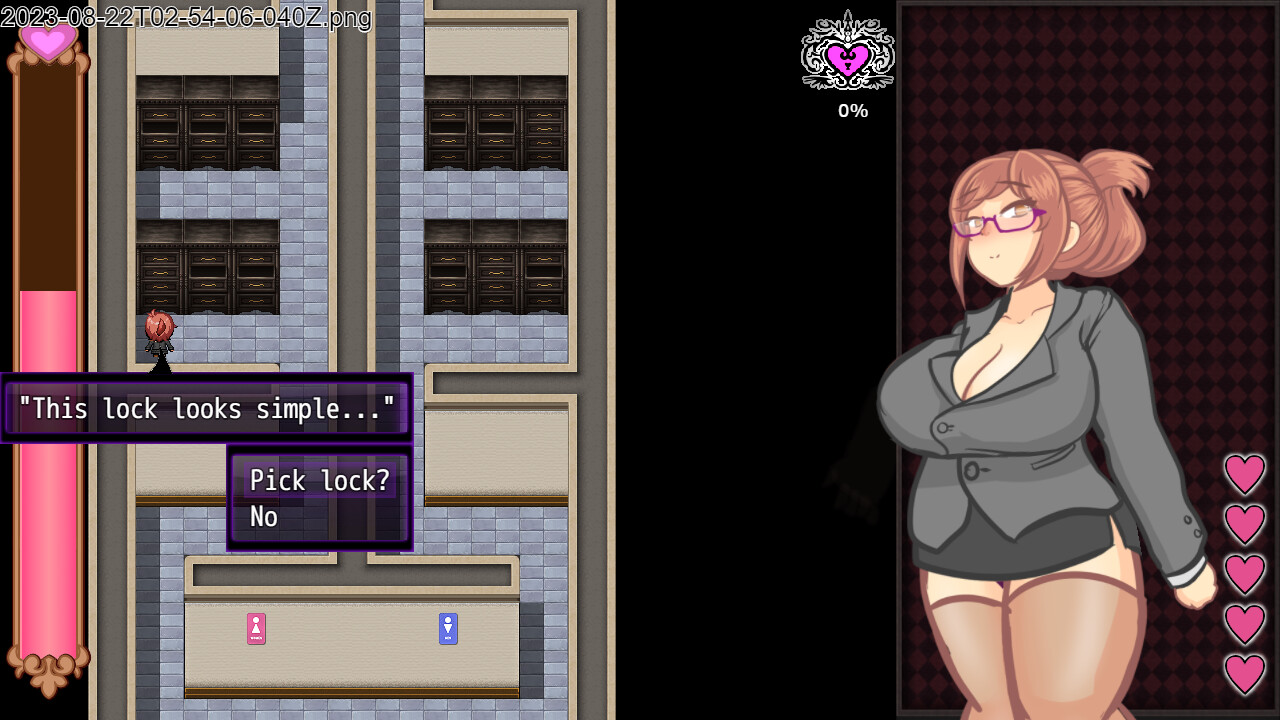Viewport: 1280px width, 720px height.
Task: Click the question-mark symbol inside the corruption heart
Action: click(x=848, y=63)
